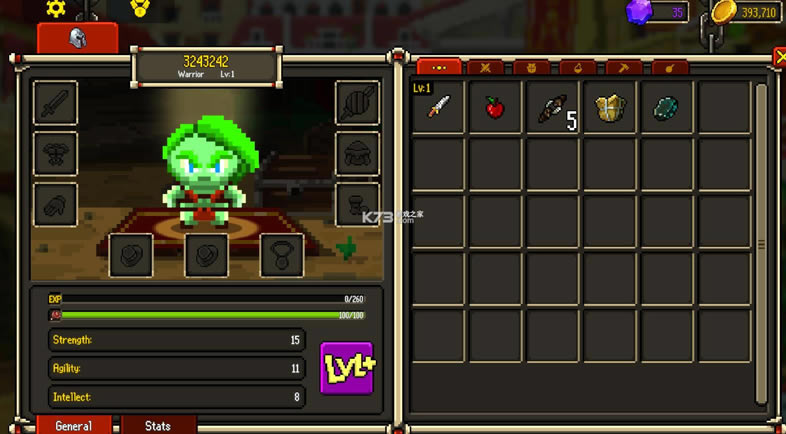Select the teal ore gem item
Image resolution: width=786 pixels, height=434 pixels.
[x=667, y=108]
